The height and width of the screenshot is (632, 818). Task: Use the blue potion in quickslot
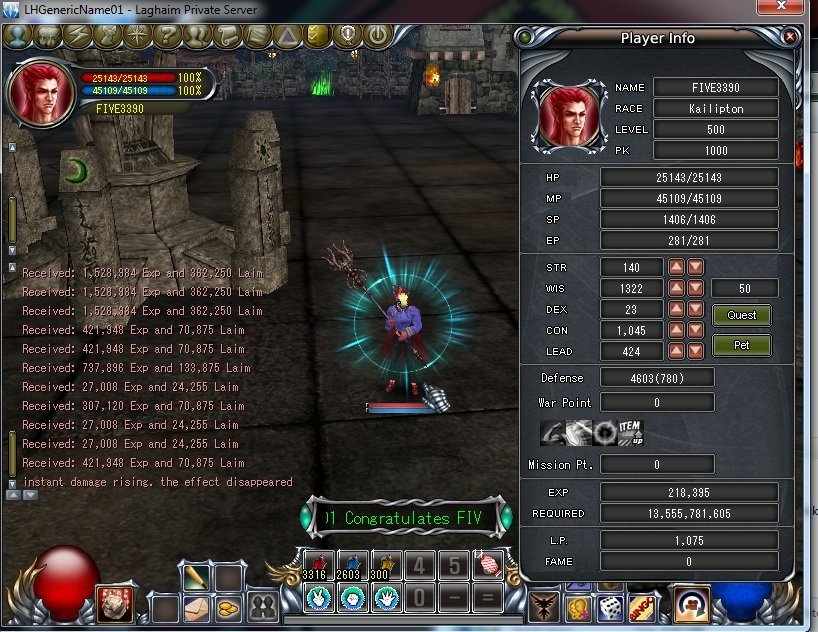pyautogui.click(x=352, y=565)
